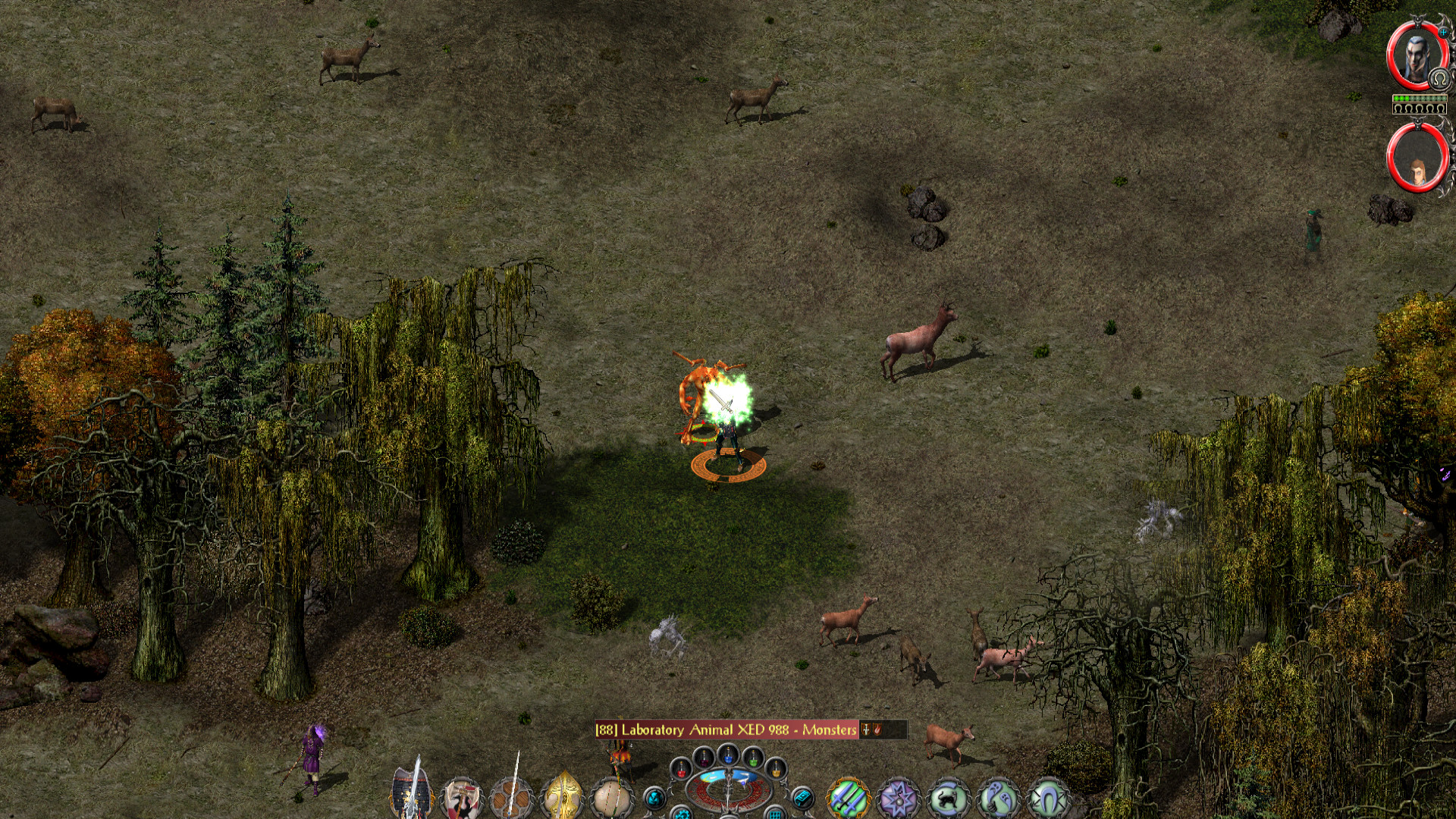Use the blue potion

[x=728, y=755]
